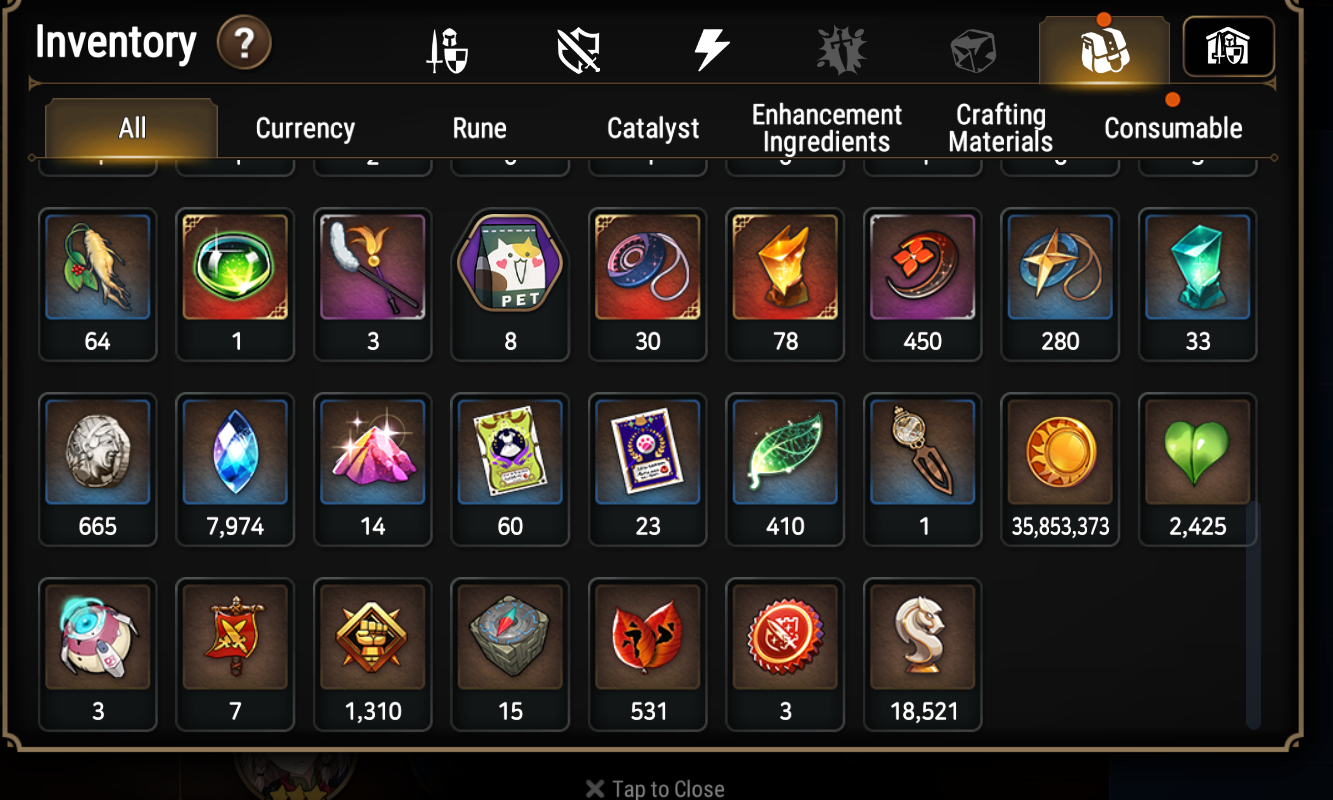This screenshot has width=1333, height=800.
Task: Open the Catalyst tab
Action: click(x=653, y=128)
